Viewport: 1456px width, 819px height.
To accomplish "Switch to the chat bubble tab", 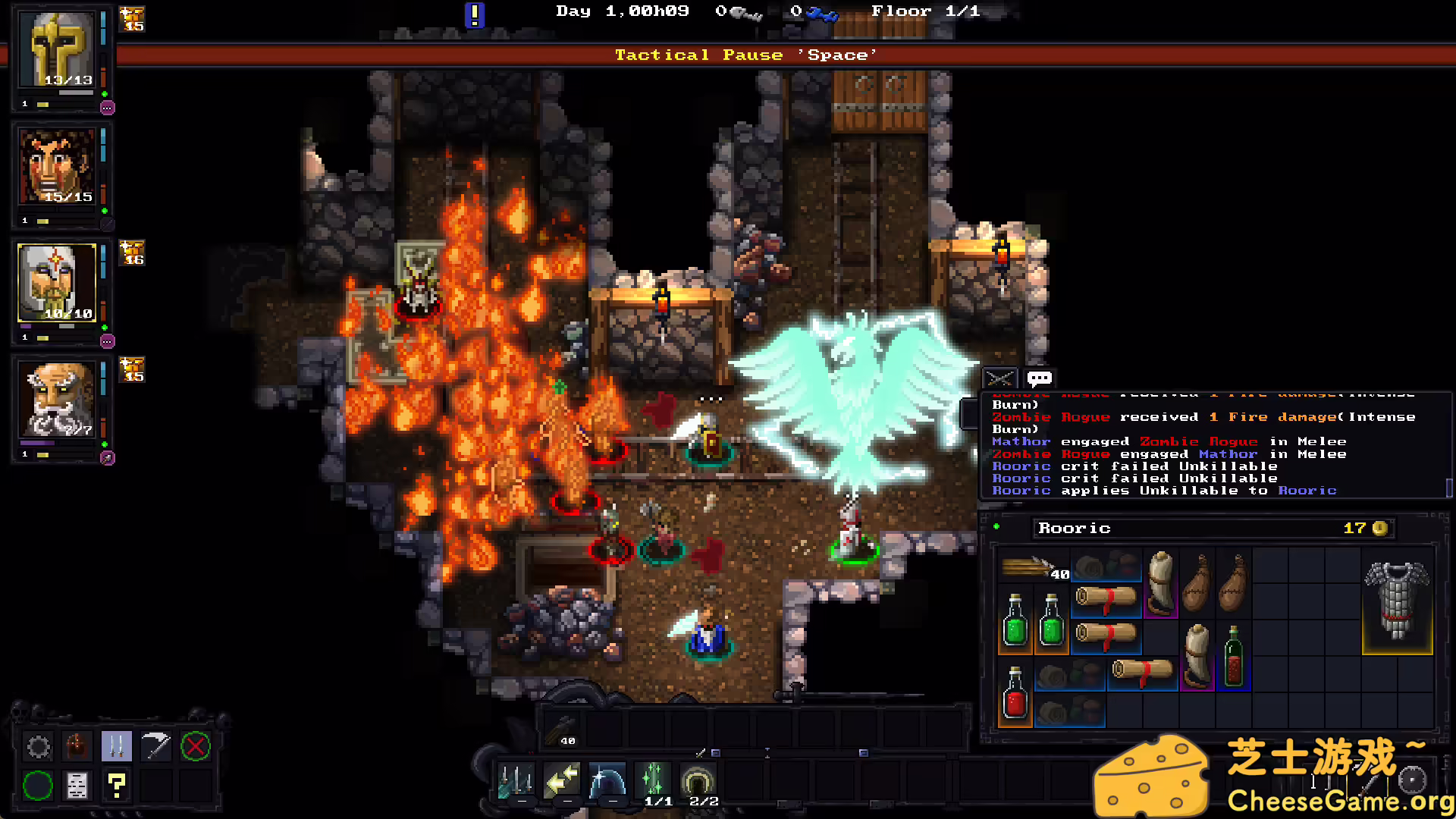I will 1039,378.
